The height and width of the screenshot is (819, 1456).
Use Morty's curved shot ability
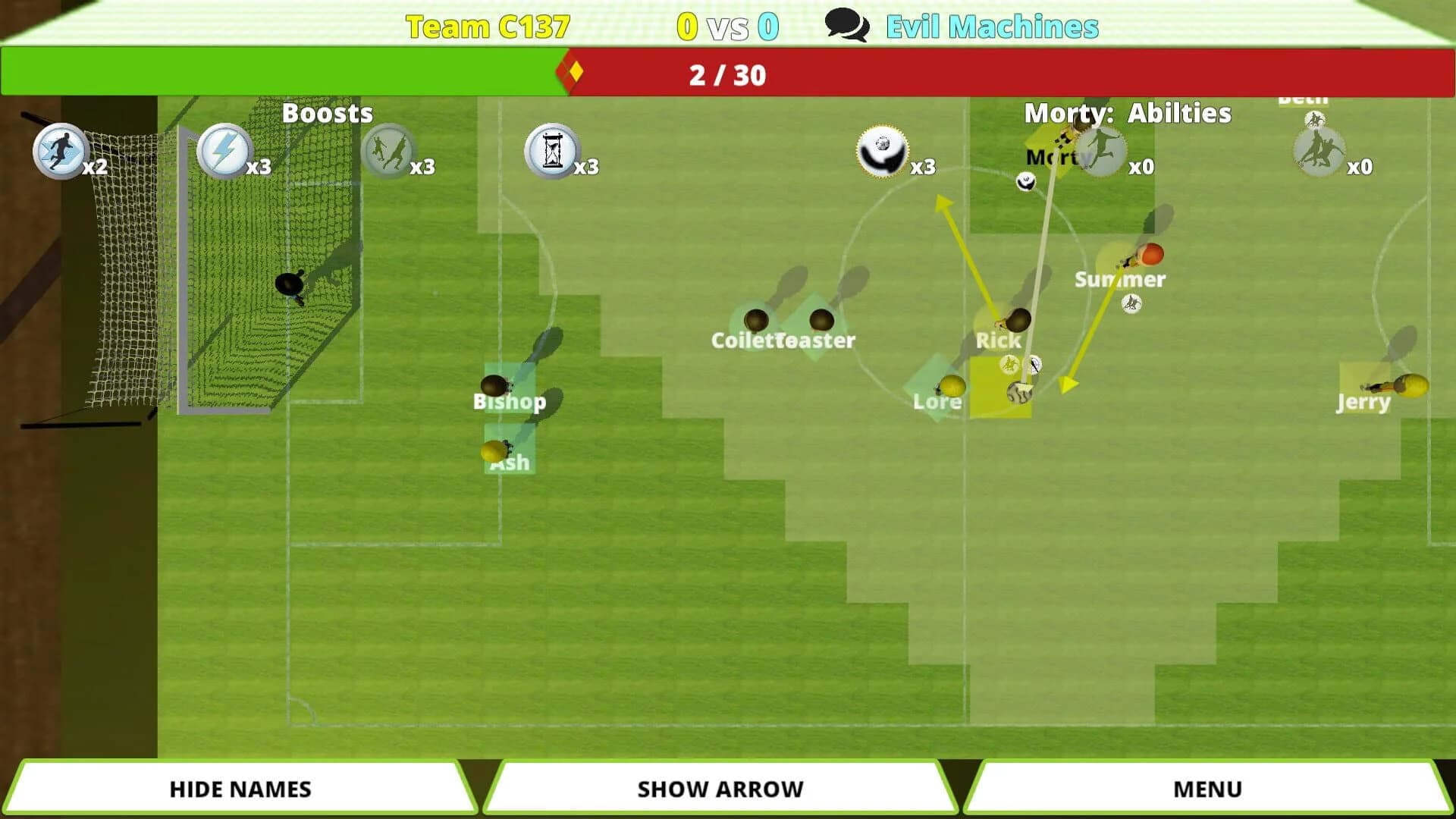[x=881, y=152]
